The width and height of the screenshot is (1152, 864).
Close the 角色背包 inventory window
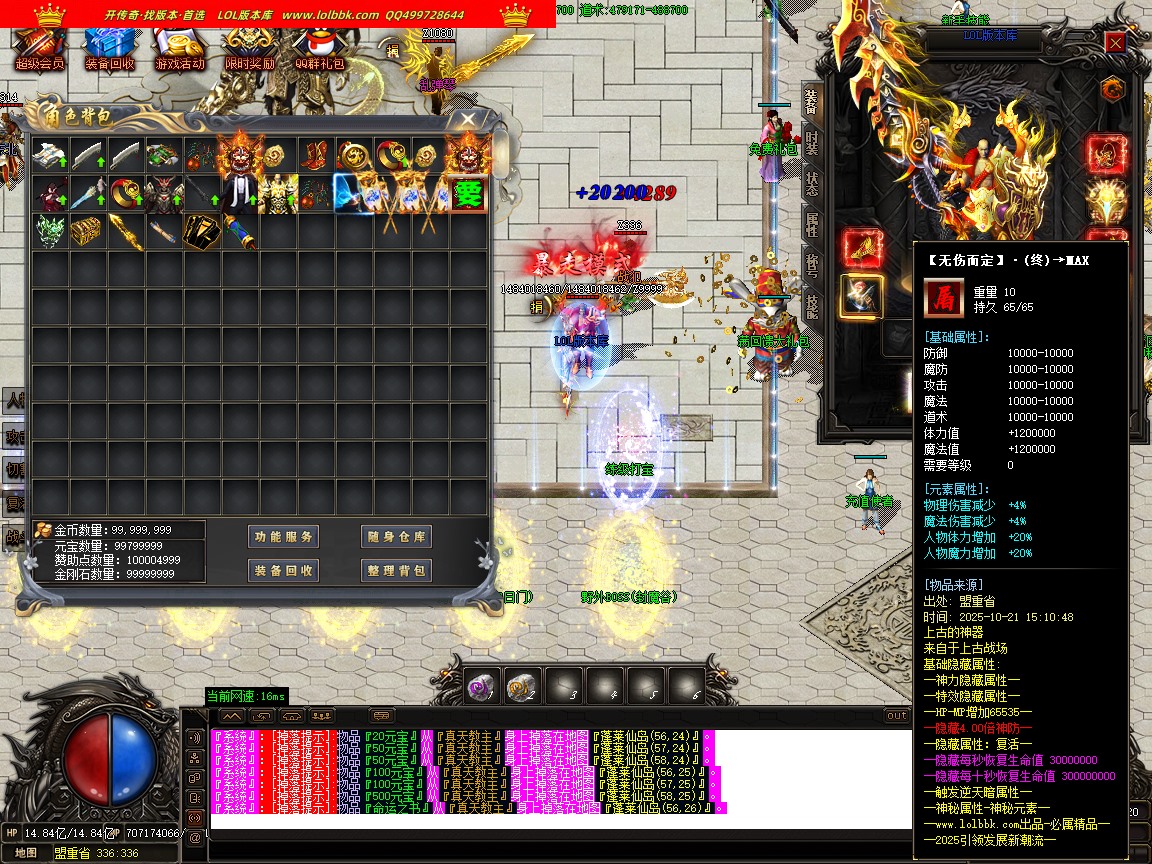[x=468, y=119]
